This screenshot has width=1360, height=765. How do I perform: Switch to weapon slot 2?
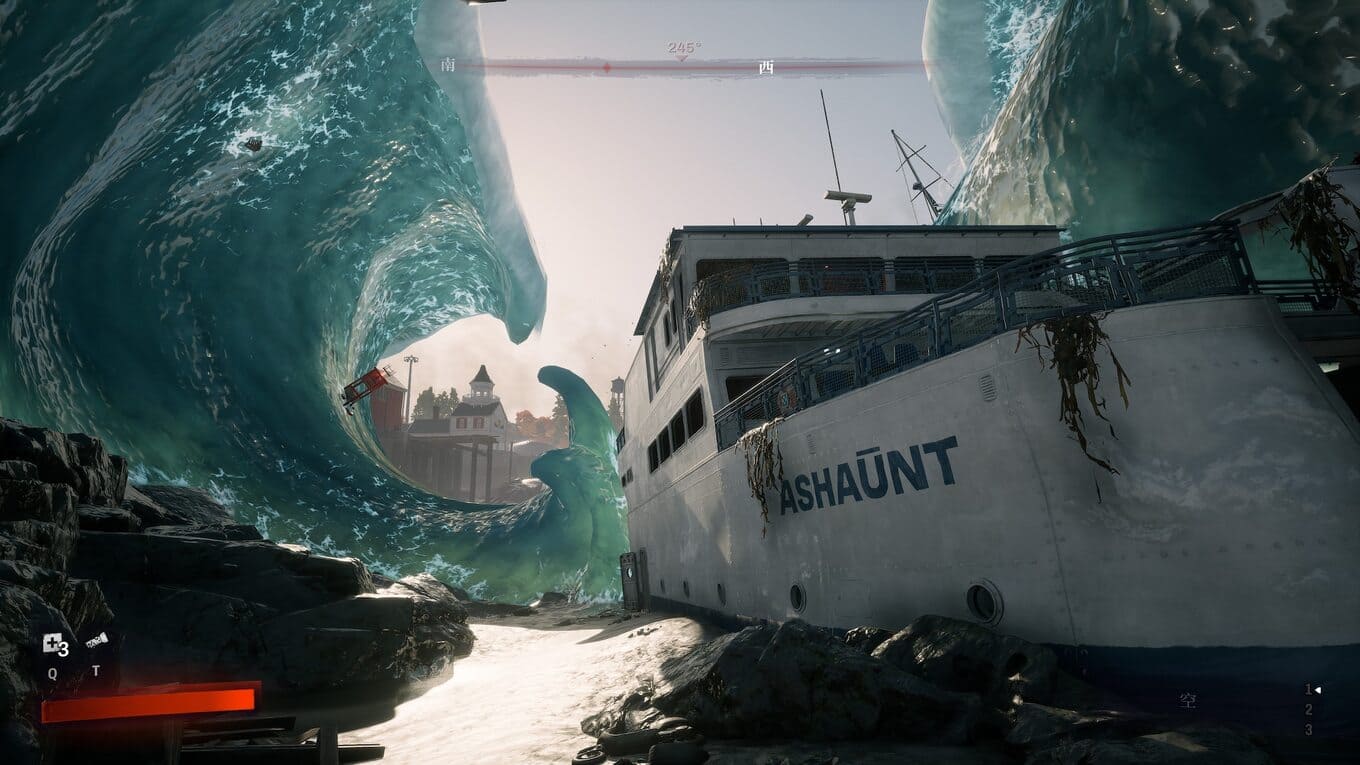[x=1308, y=710]
